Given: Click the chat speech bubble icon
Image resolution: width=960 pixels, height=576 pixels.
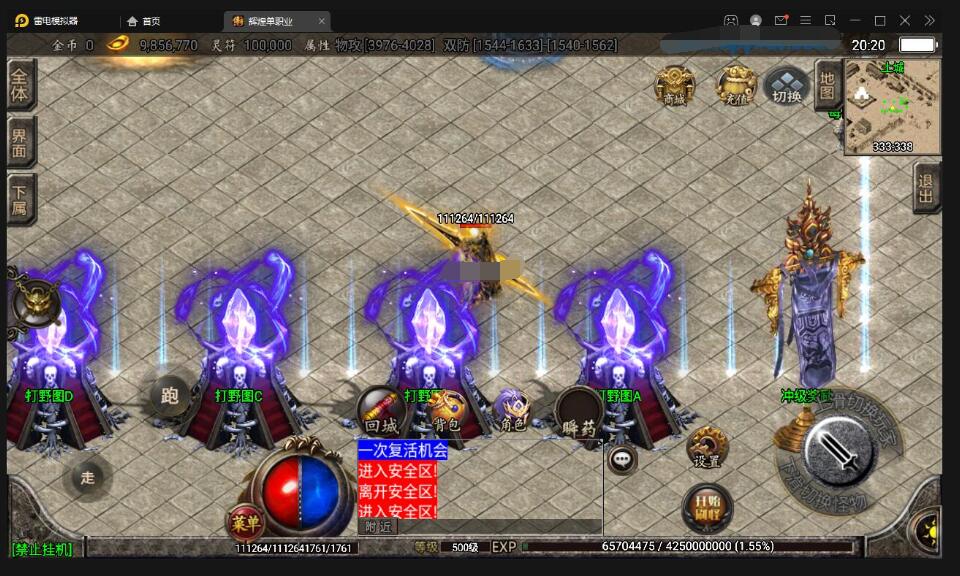Looking at the screenshot, I should pyautogui.click(x=622, y=459).
